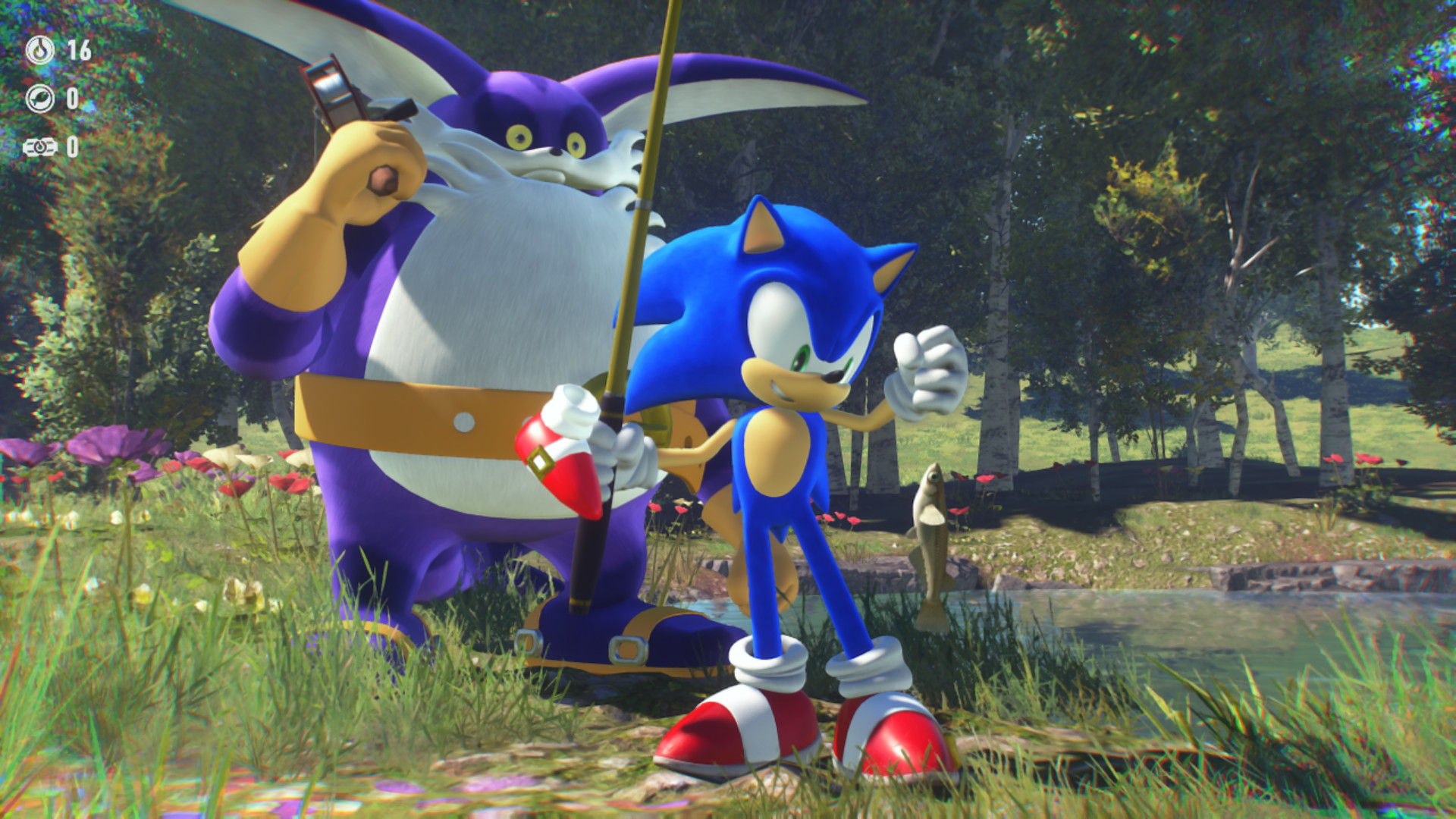This screenshot has height=819, width=1456.
Task: Click the circular HUD badge showing 16
Action: coord(40,49)
